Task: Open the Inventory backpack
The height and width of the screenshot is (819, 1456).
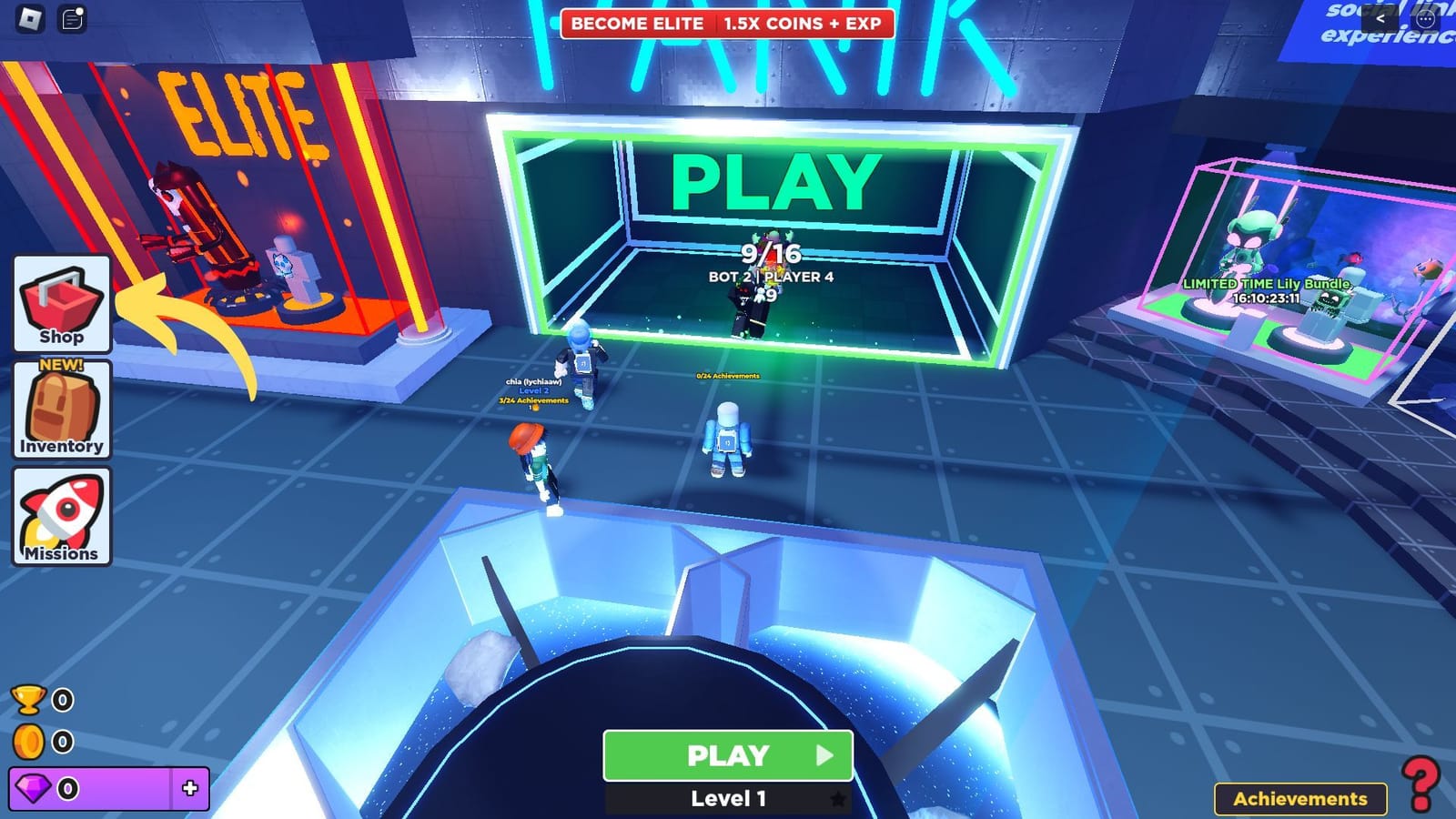Action: pos(60,409)
